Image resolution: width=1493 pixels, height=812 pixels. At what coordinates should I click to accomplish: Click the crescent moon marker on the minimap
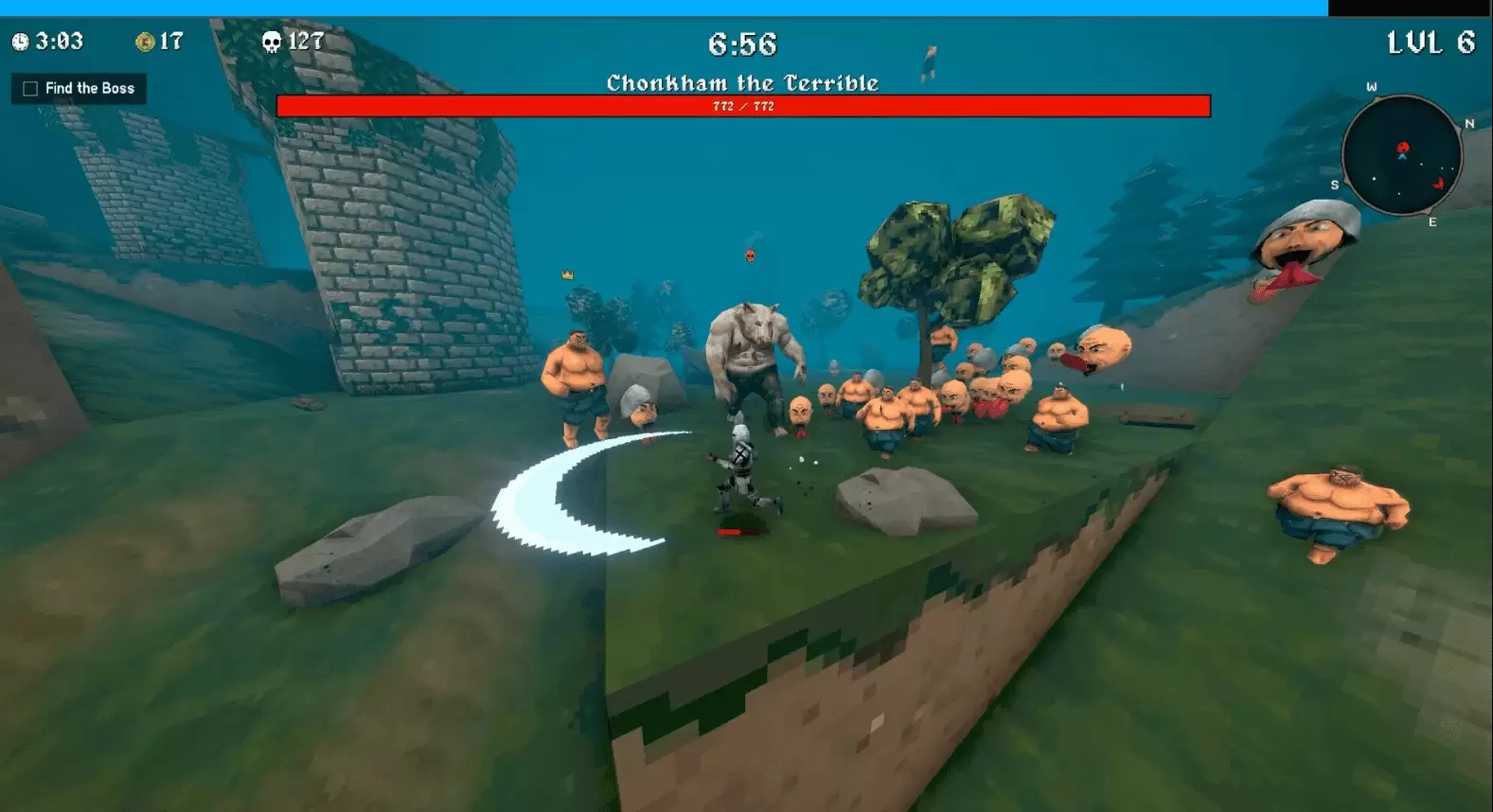[1438, 183]
